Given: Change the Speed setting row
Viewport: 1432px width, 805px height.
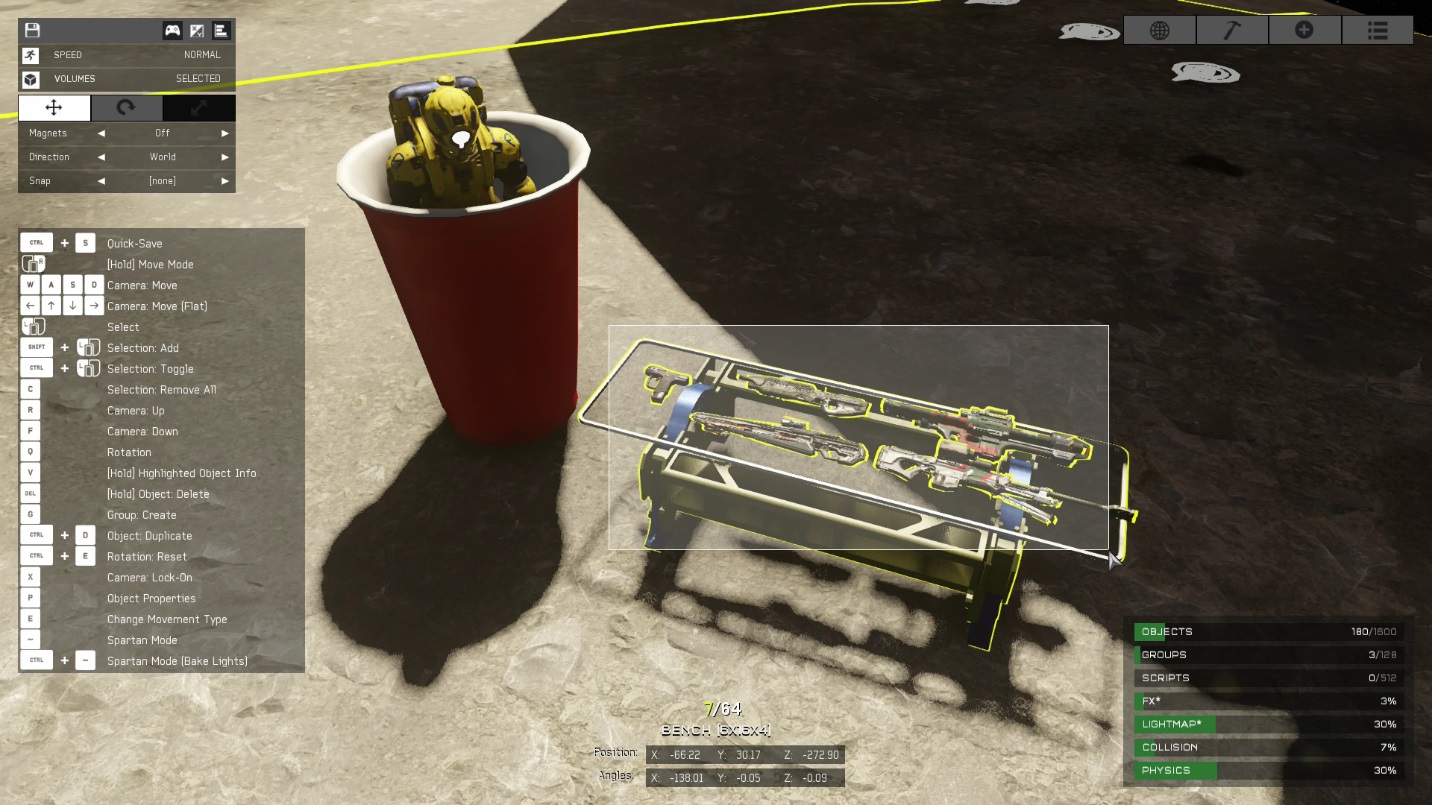Looking at the screenshot, I should 127,55.
